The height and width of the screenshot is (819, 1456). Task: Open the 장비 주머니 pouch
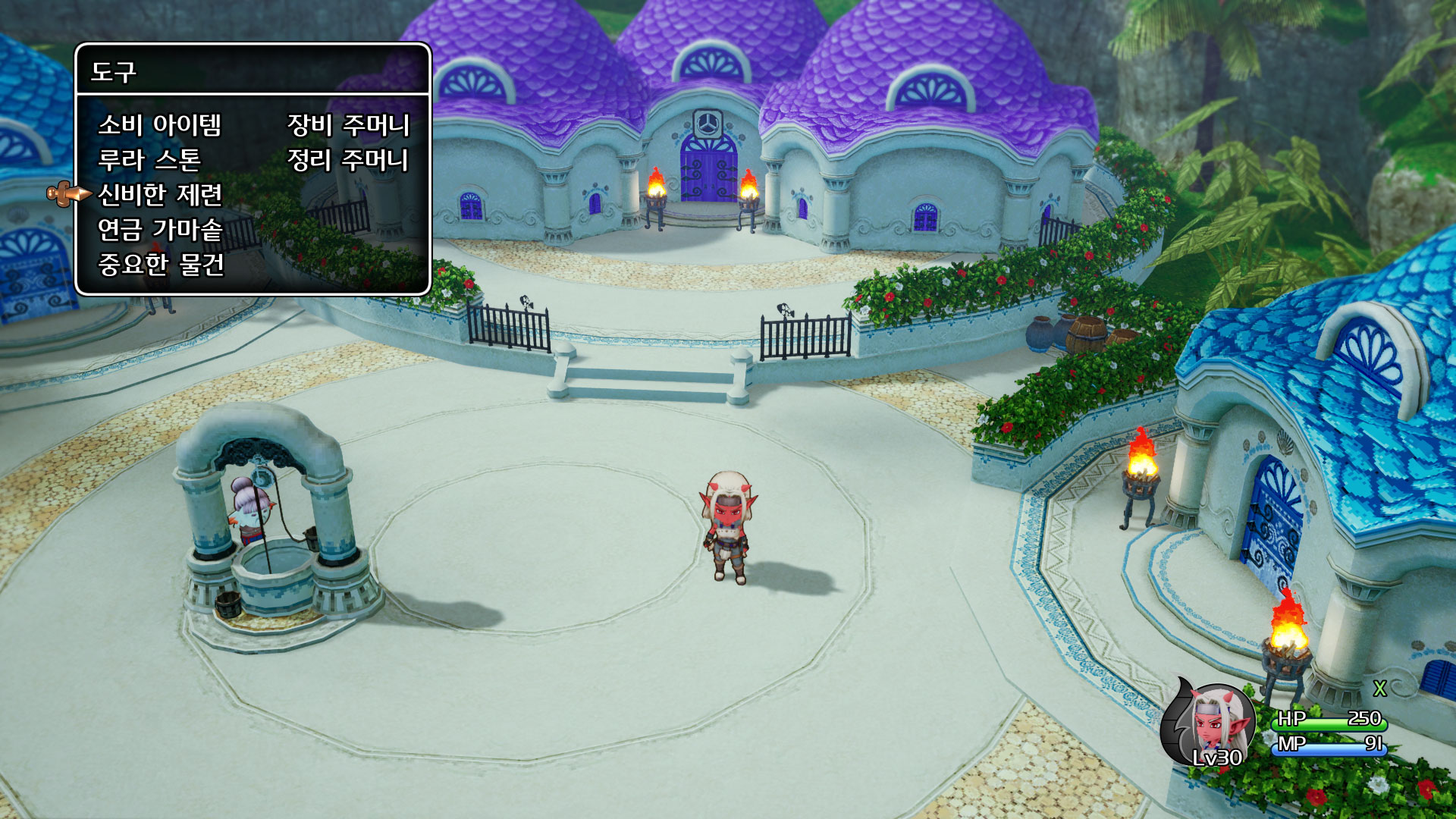pyautogui.click(x=348, y=125)
